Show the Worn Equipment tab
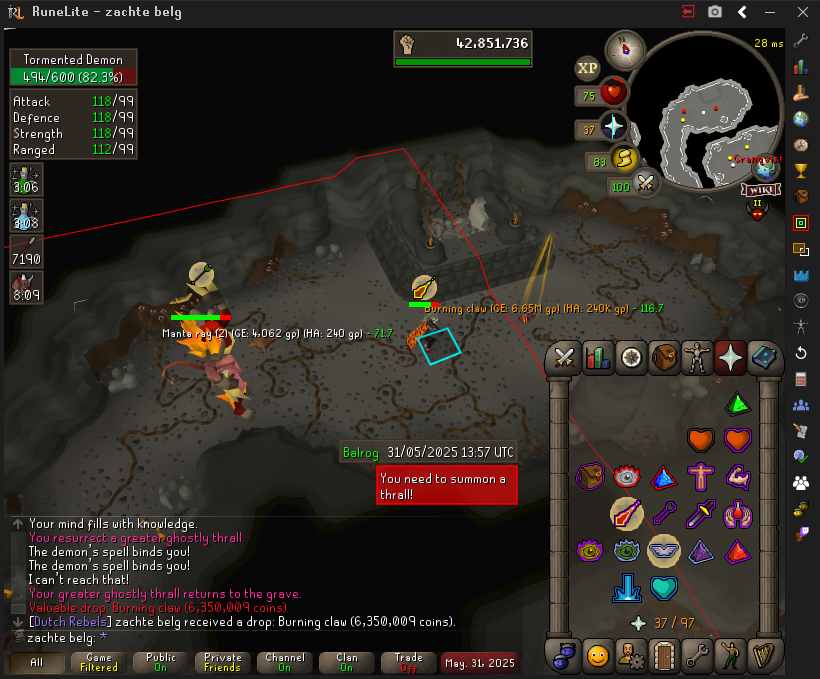Image resolution: width=820 pixels, height=679 pixels. pyautogui.click(x=697, y=357)
